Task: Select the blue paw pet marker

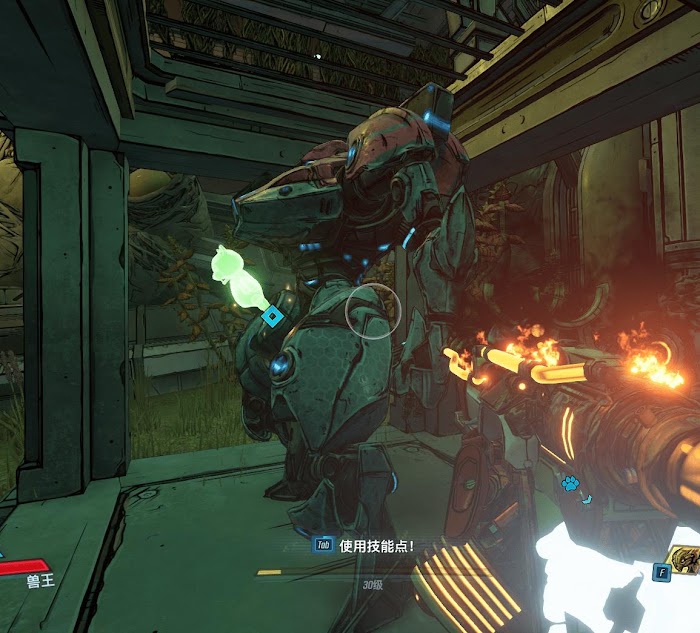Action: [x=571, y=484]
